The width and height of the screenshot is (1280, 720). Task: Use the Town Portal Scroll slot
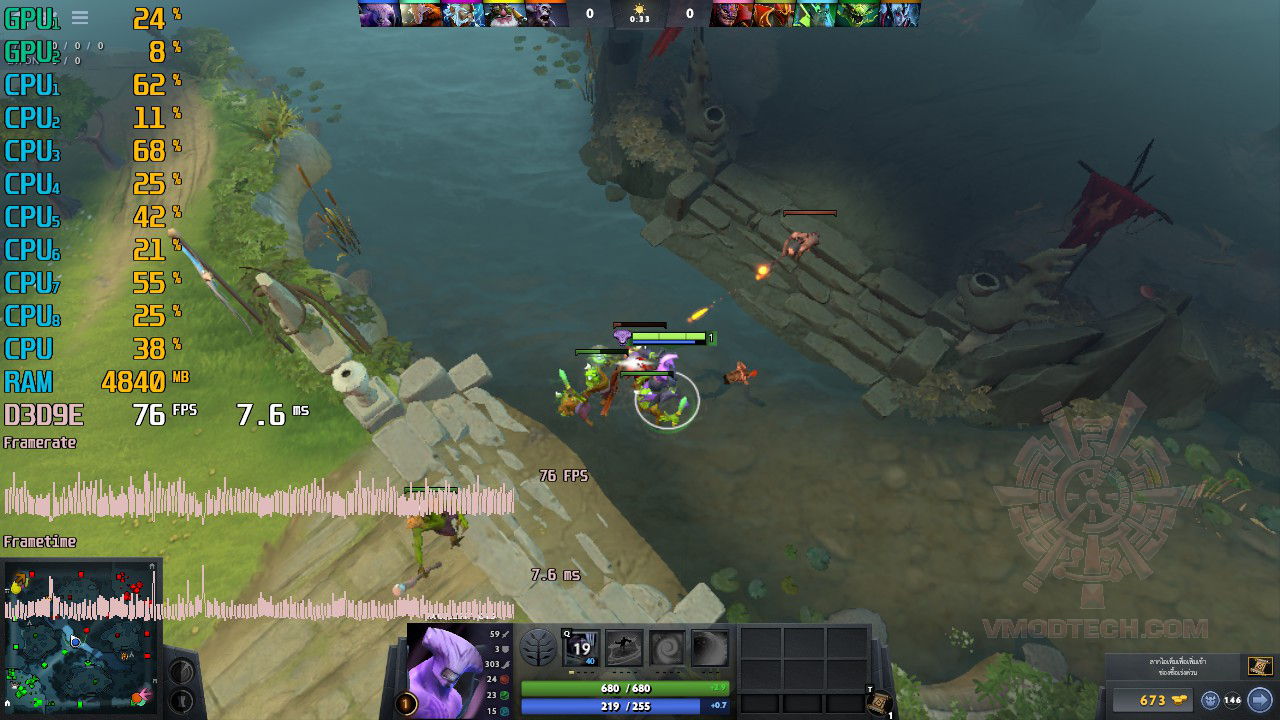click(x=877, y=704)
